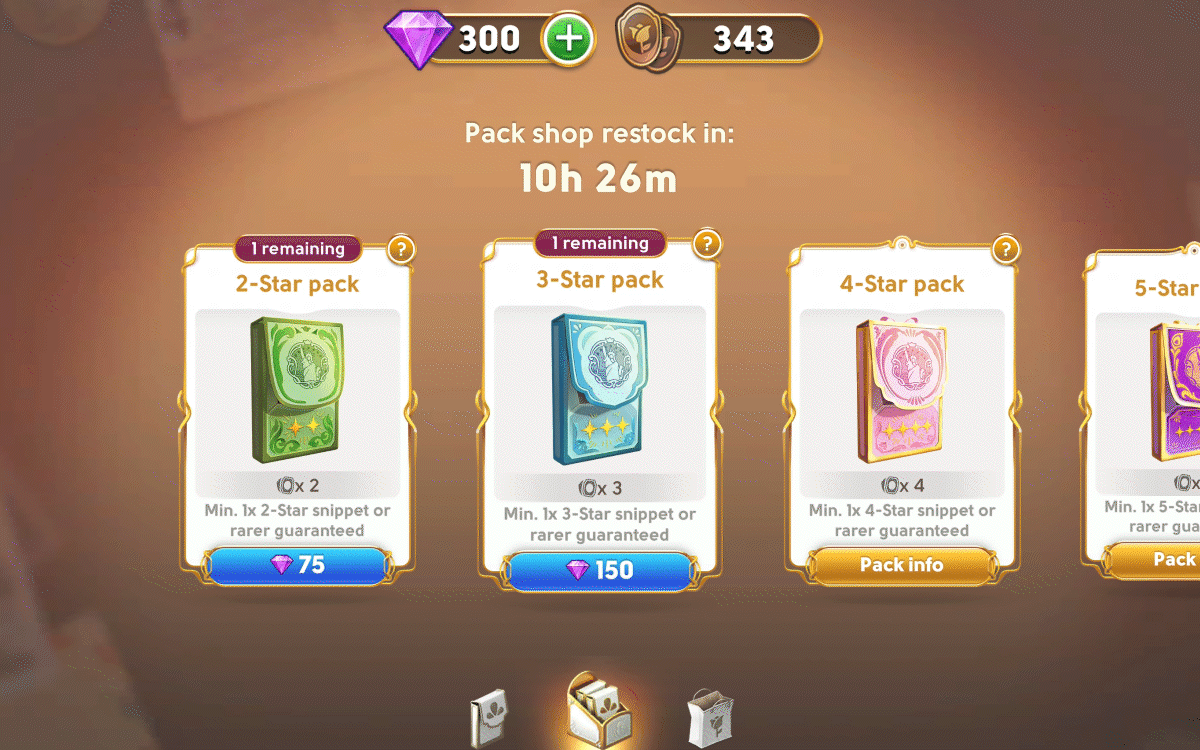Viewport: 1200px width, 750px height.
Task: Select the pack shop box tab
Action: click(x=599, y=708)
